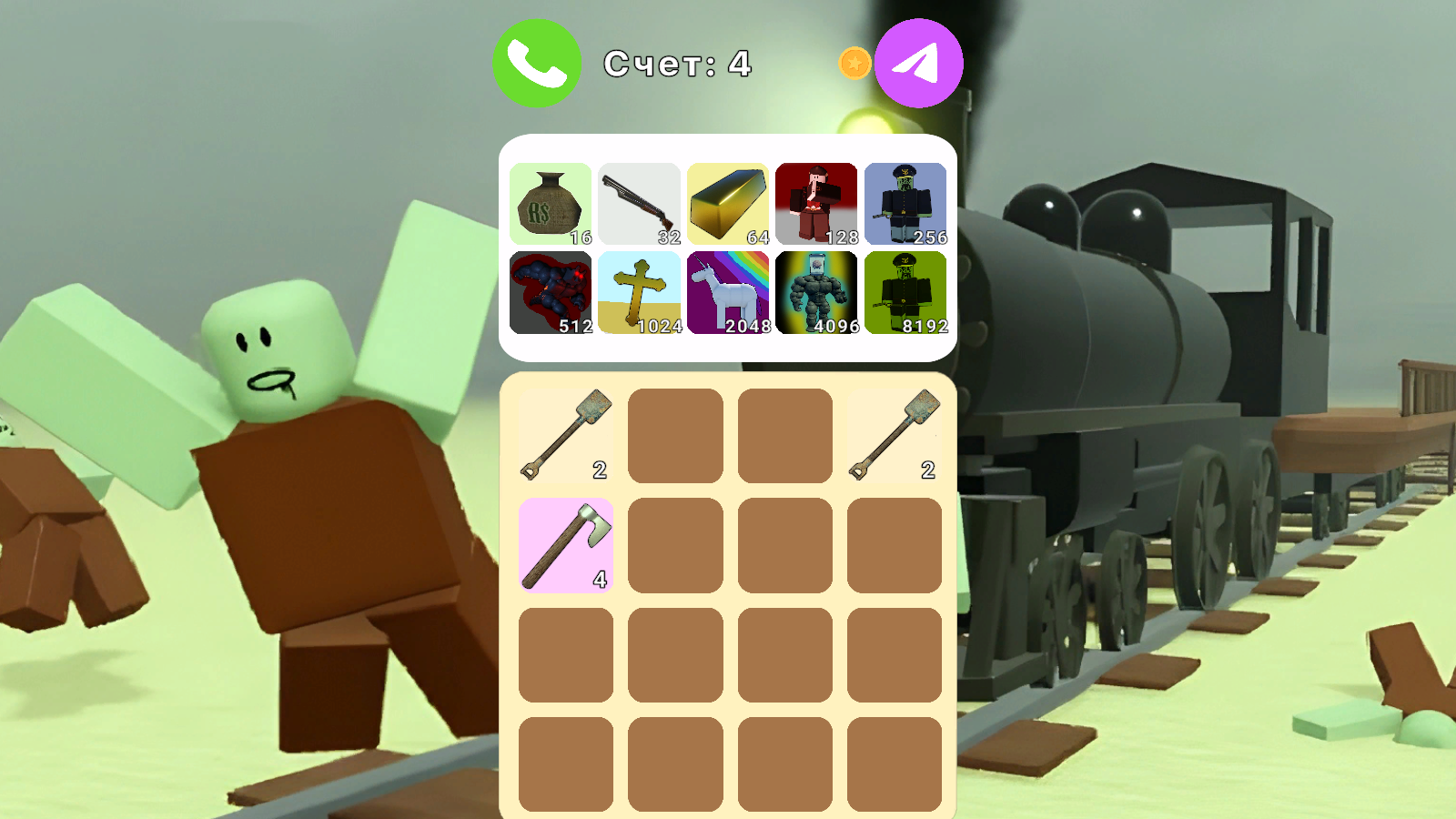Select the rainbow unicorn tier 2048 icon

pyautogui.click(x=728, y=289)
